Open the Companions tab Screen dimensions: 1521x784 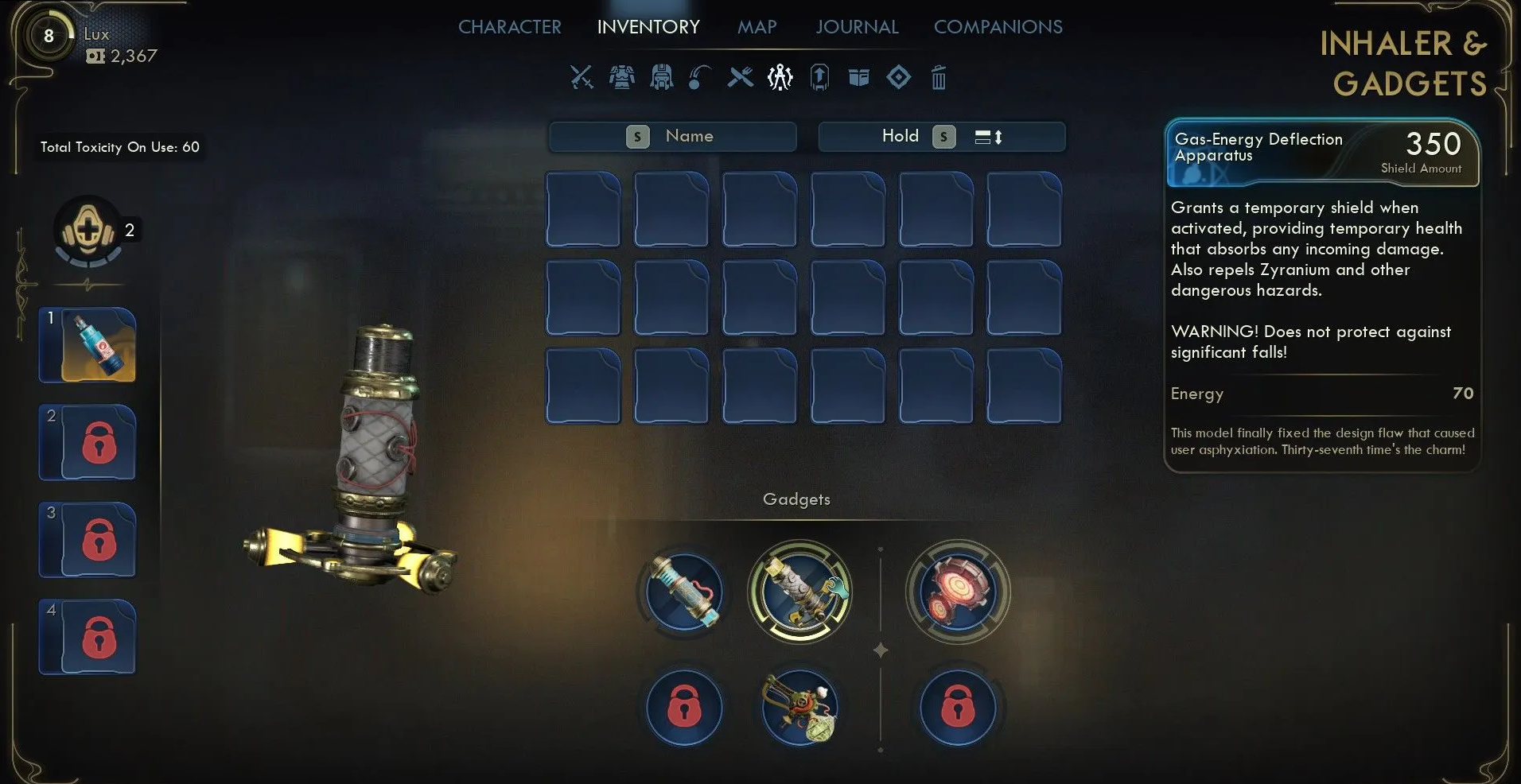tap(998, 27)
